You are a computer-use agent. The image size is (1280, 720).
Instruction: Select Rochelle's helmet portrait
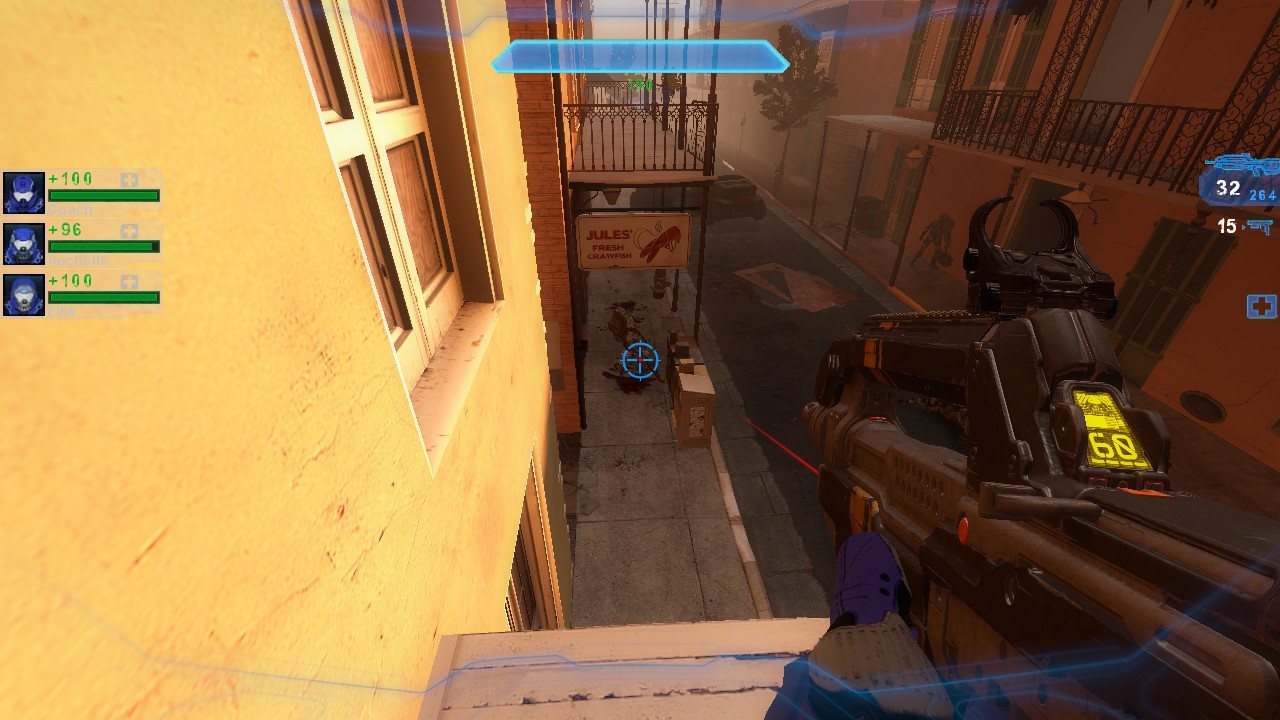coord(24,243)
